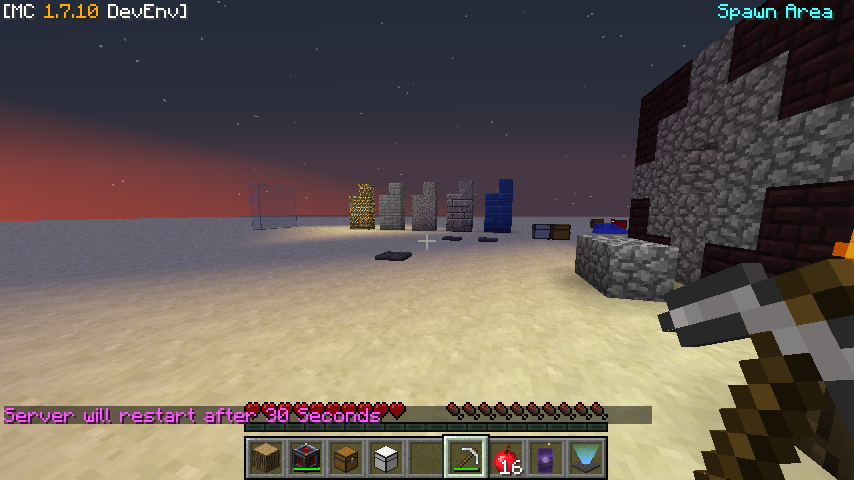Viewport: 854px width, 480px height.
Task: Choose the red apple stack of 16
Action: [x=506, y=457]
